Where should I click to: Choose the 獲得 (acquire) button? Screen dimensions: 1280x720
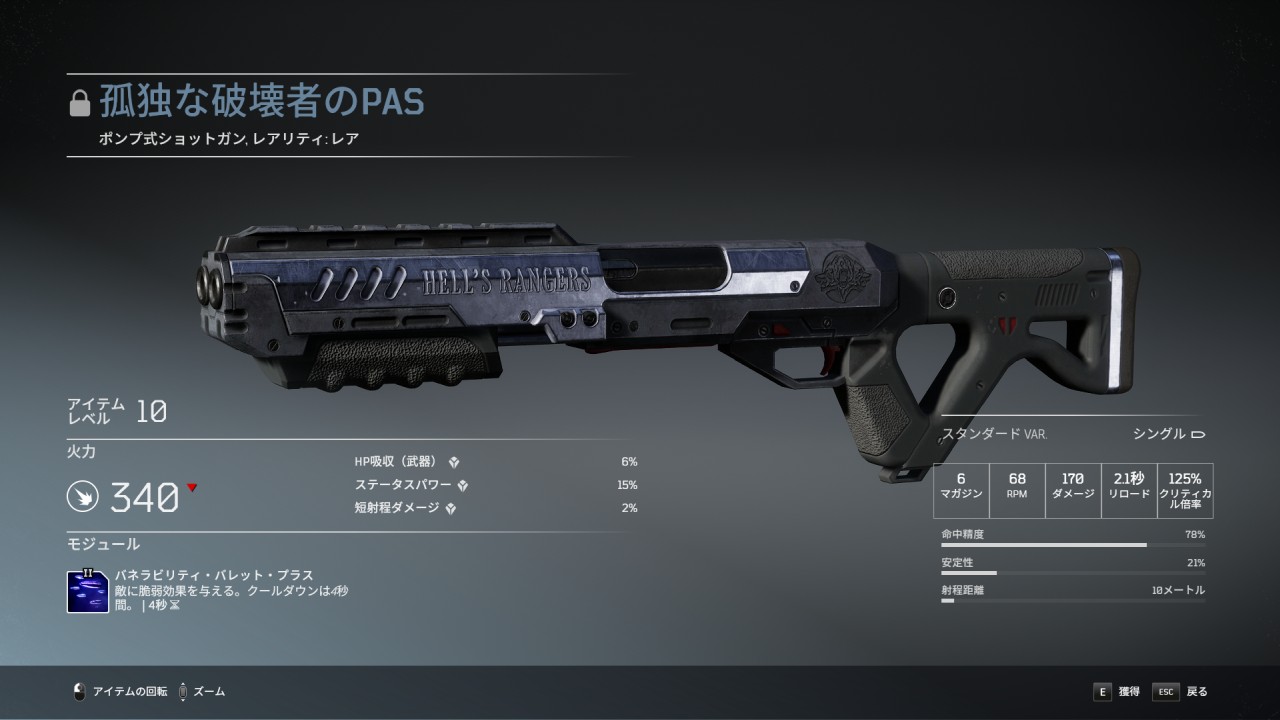[x=1116, y=691]
